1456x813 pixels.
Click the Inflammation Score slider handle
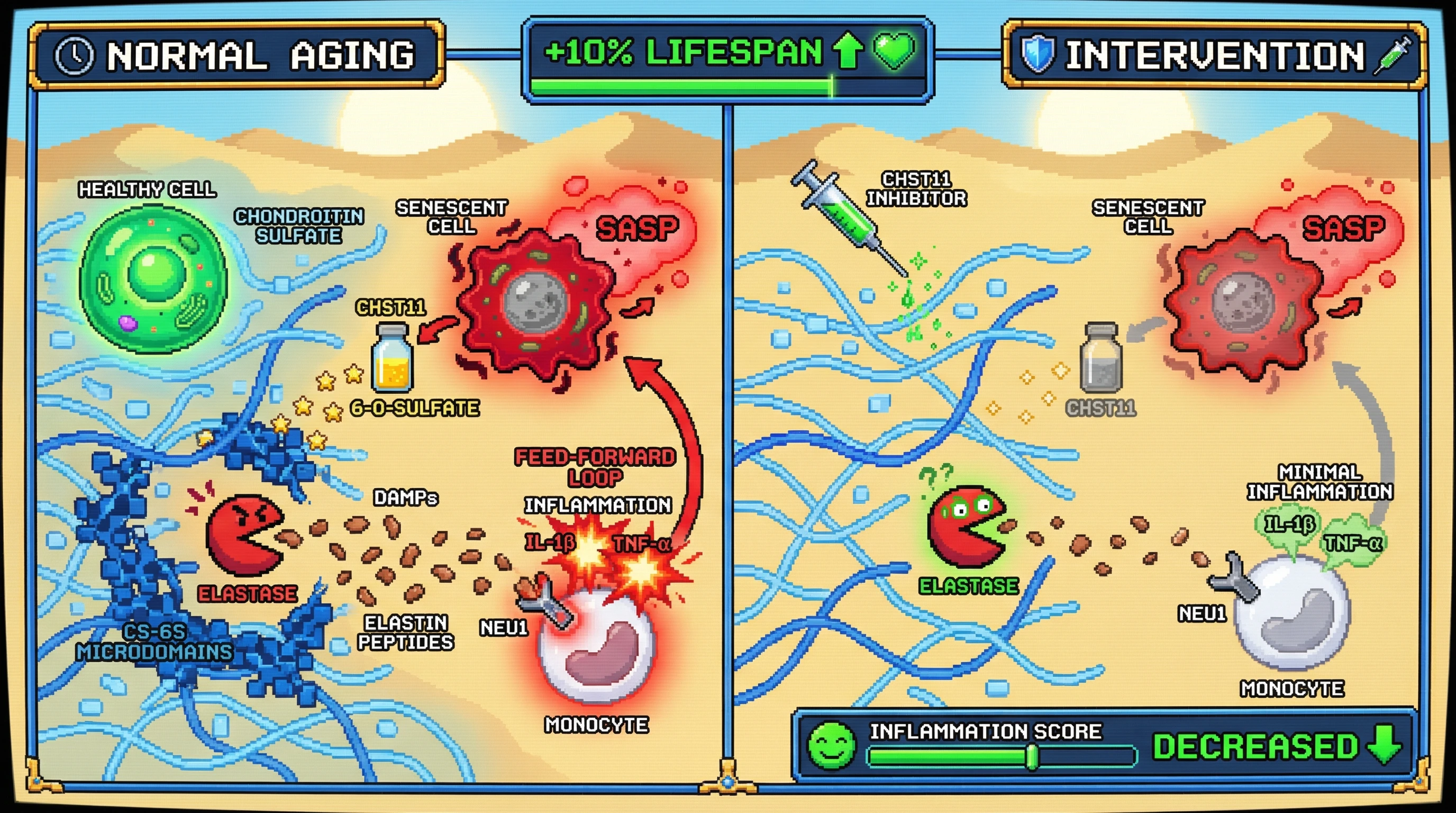click(1032, 756)
